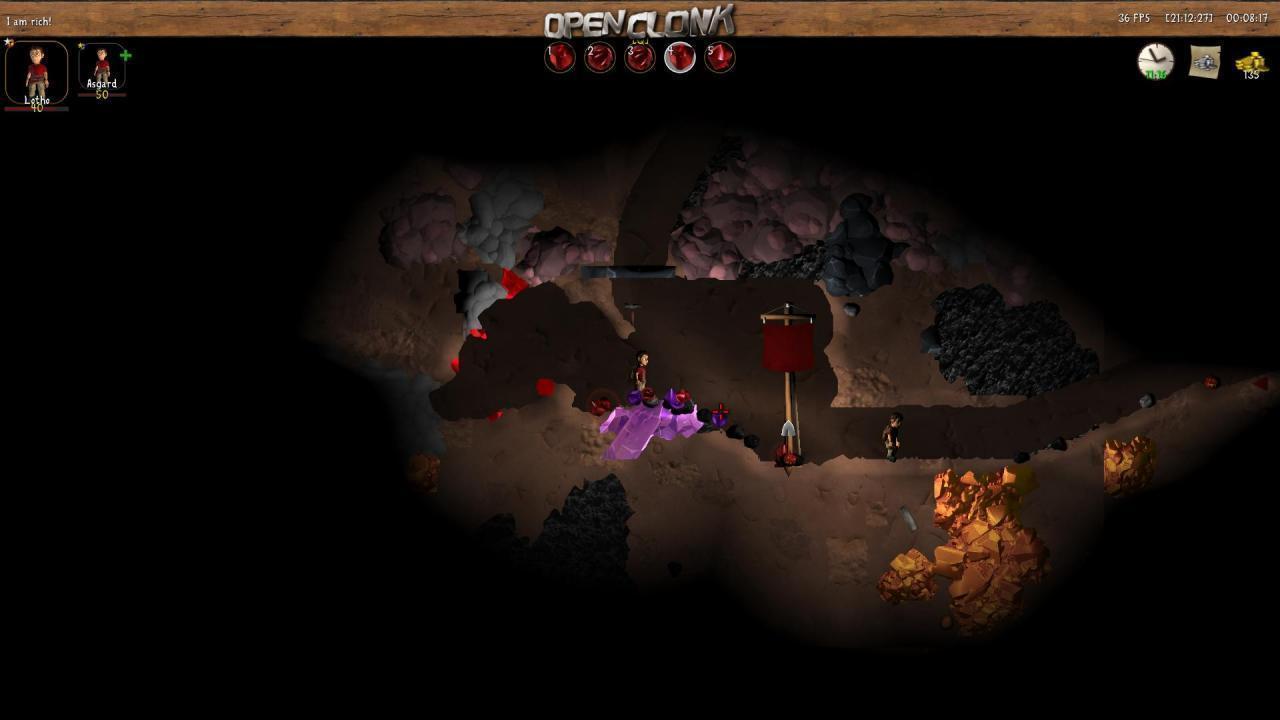Select the Lotho crew member portrait
The height and width of the screenshot is (720, 1280).
point(37,72)
